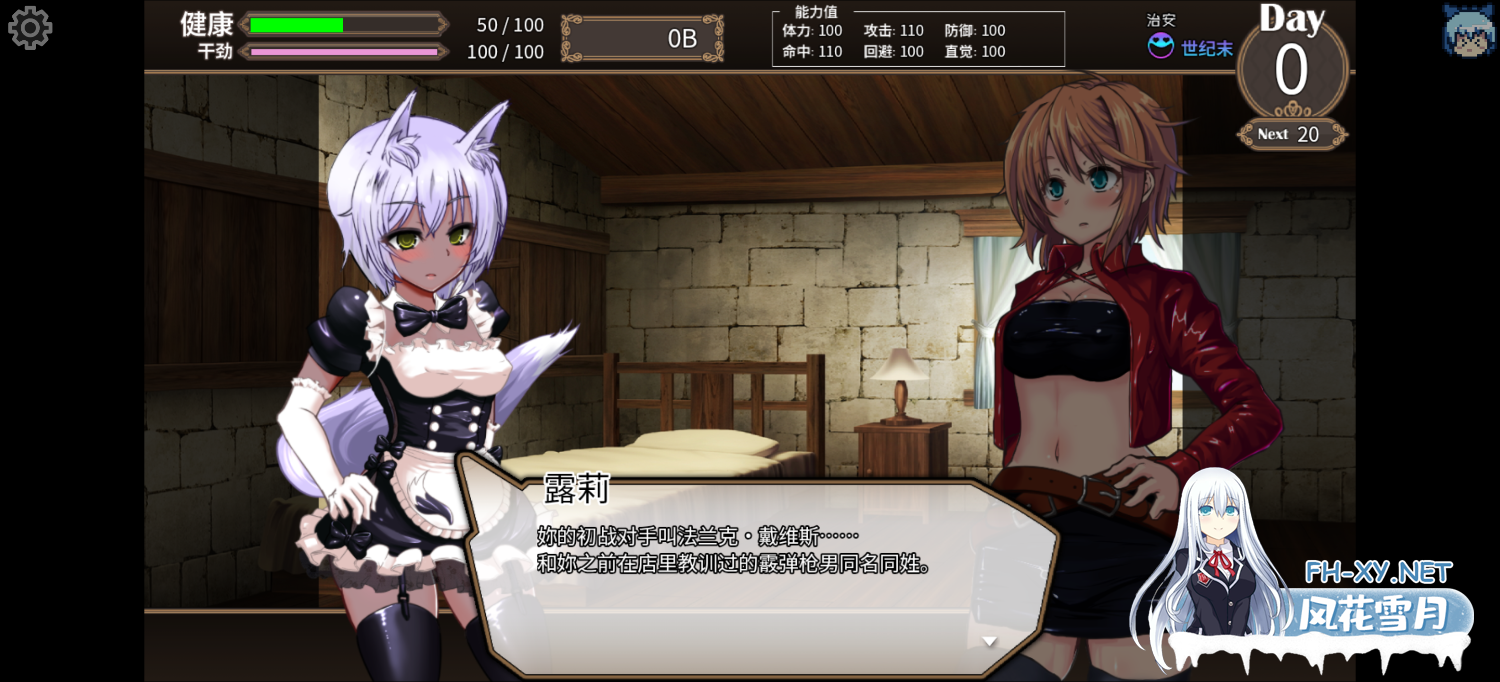Screen dimensions: 1500x682
Task: Click the pixel character avatar icon
Action: (1467, 30)
